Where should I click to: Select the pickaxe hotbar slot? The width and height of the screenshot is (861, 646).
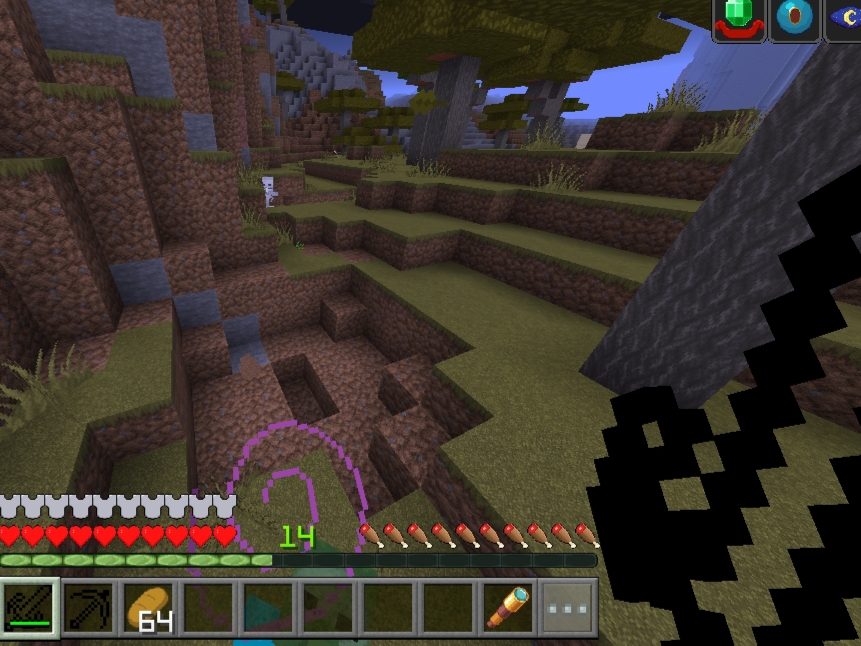coord(89,607)
